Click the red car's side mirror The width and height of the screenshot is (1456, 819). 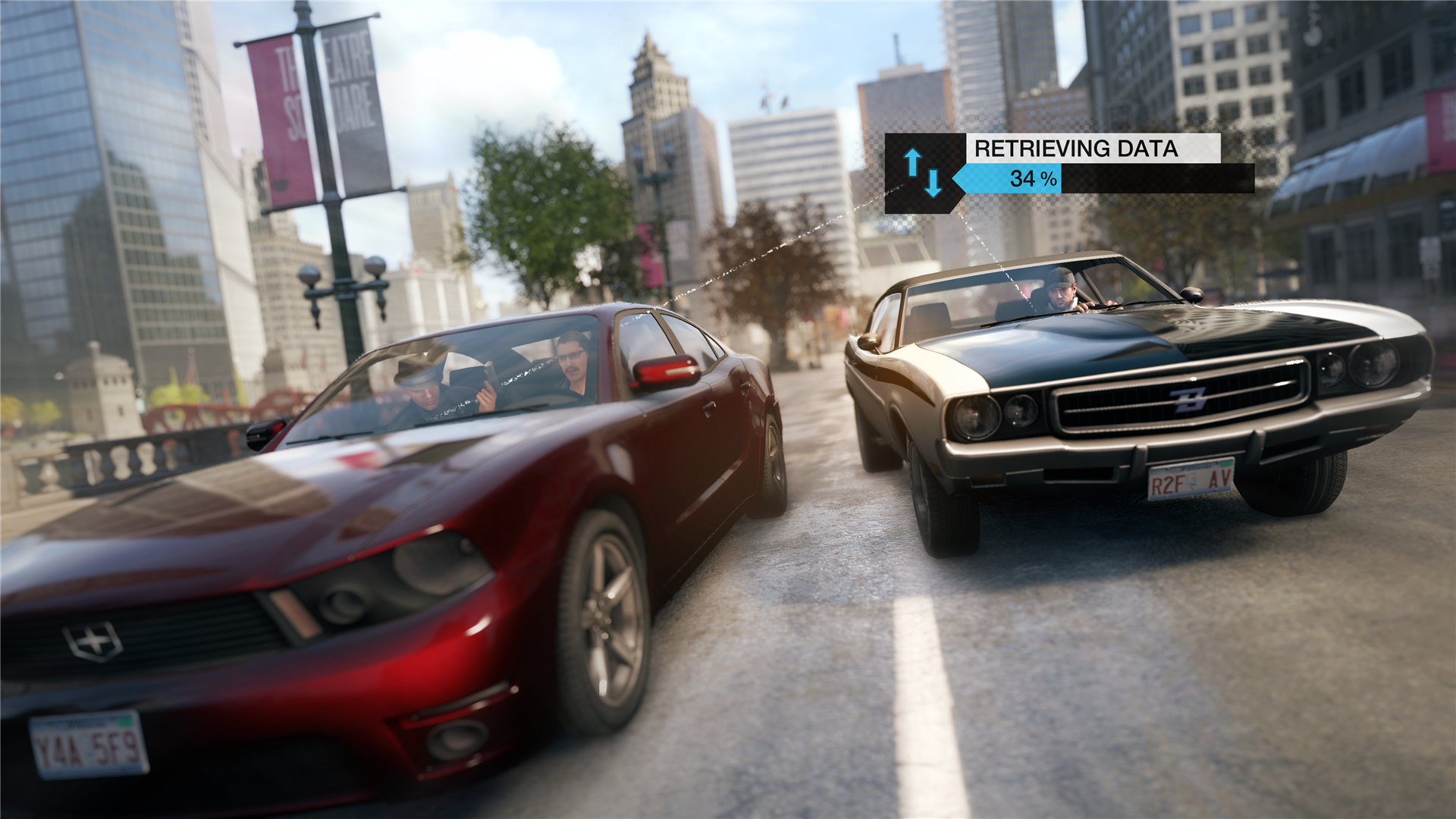coord(667,372)
